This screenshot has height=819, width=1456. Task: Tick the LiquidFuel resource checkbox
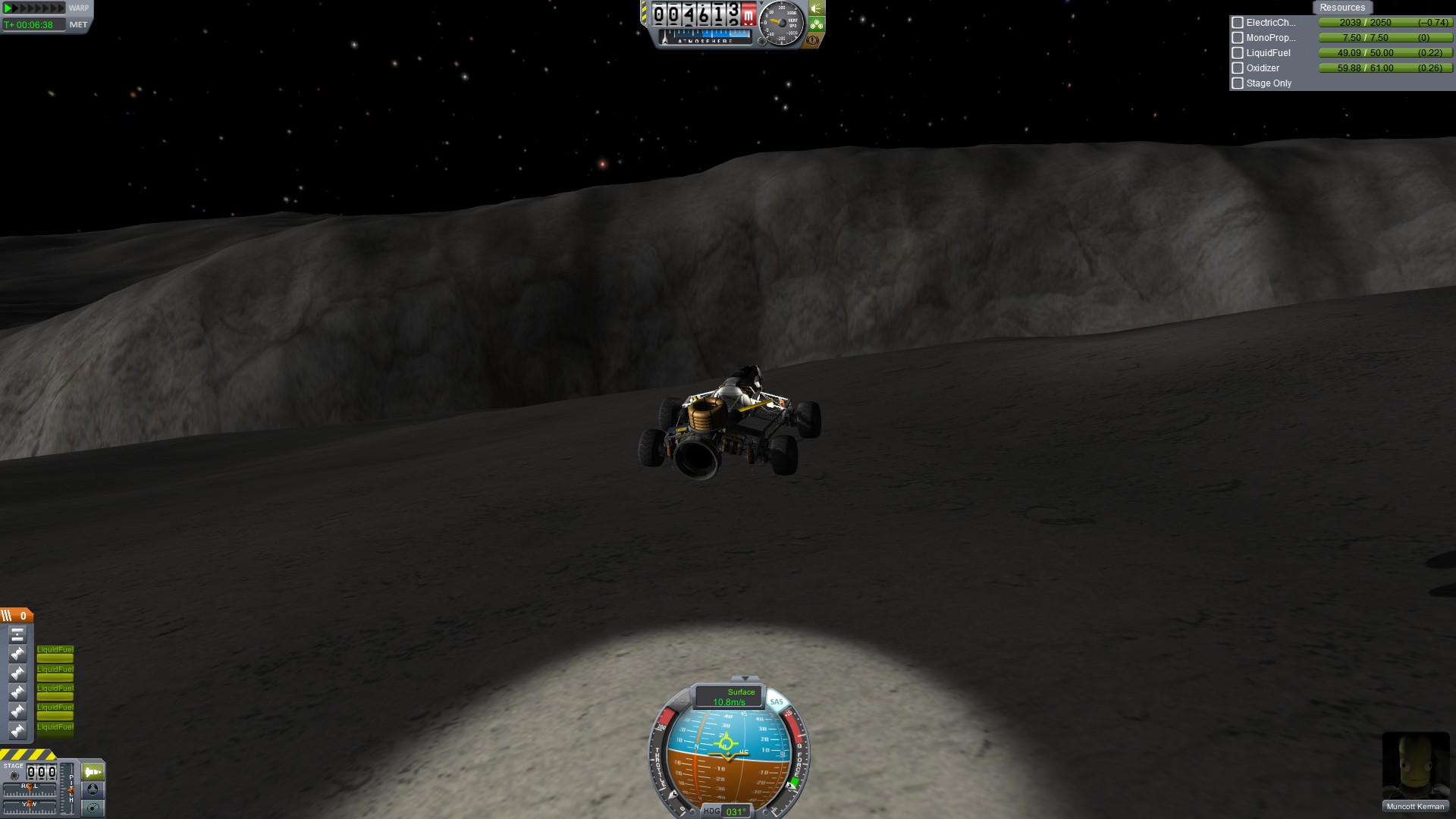coord(1238,53)
